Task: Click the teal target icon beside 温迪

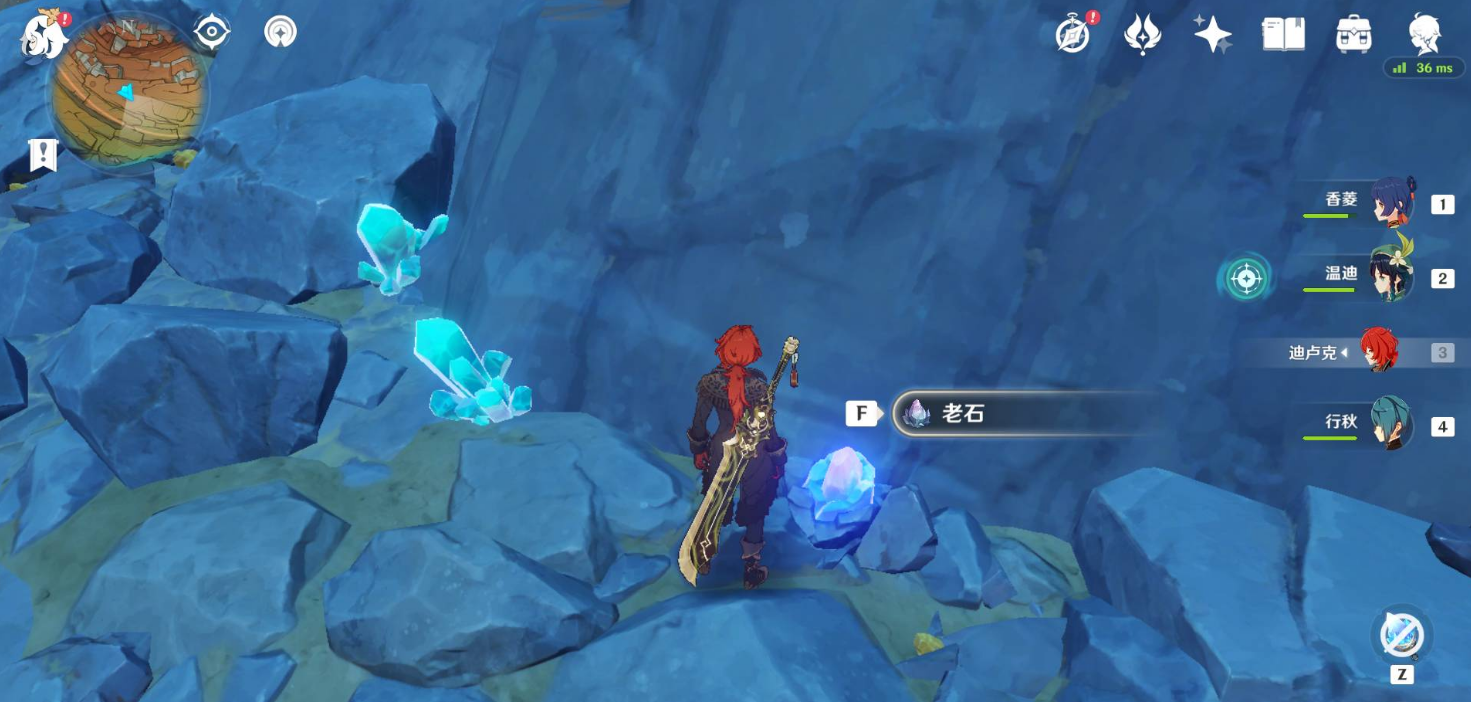Action: [x=1246, y=279]
